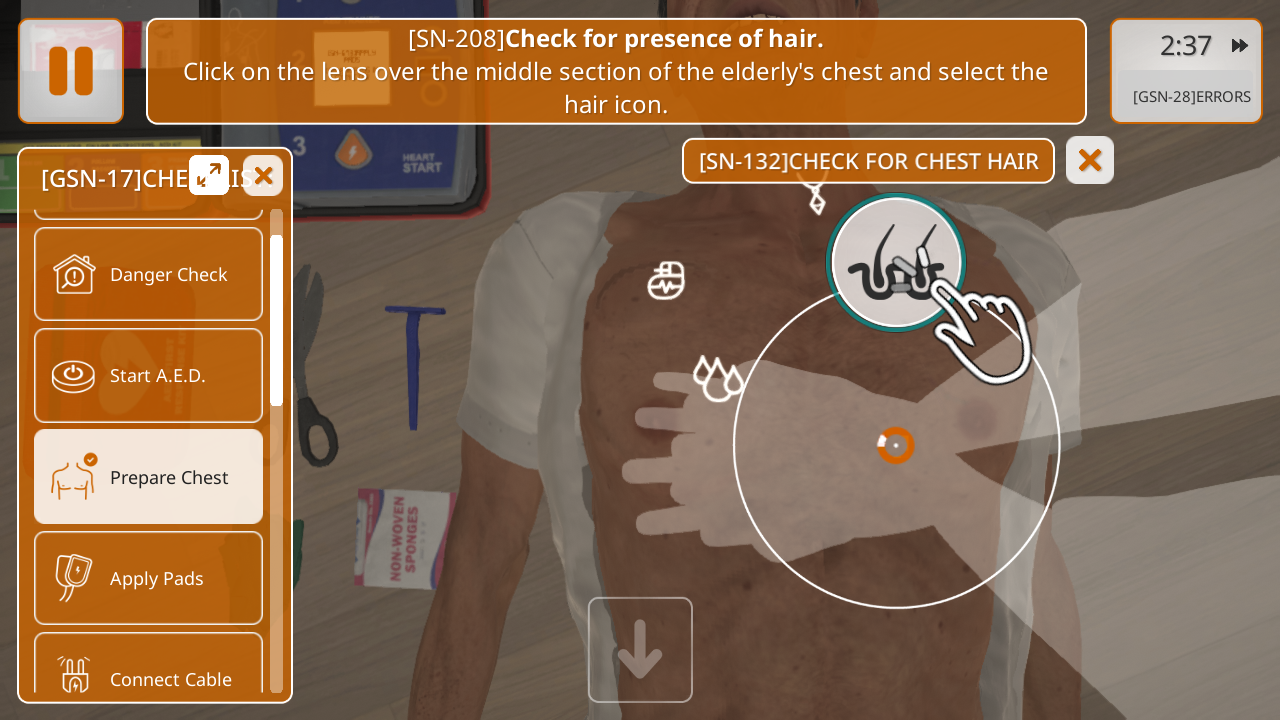
Task: Select the Danger Check checklist step
Action: [149, 274]
